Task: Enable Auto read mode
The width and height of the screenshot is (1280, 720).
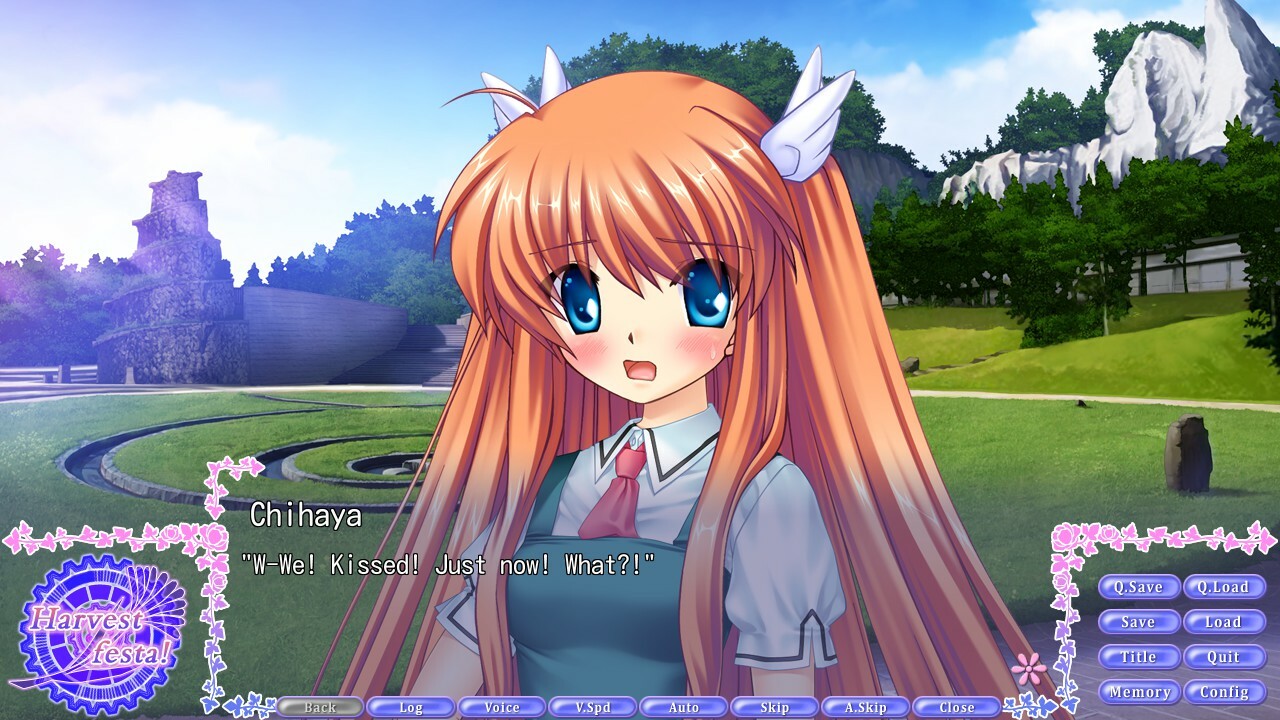Action: coord(684,706)
